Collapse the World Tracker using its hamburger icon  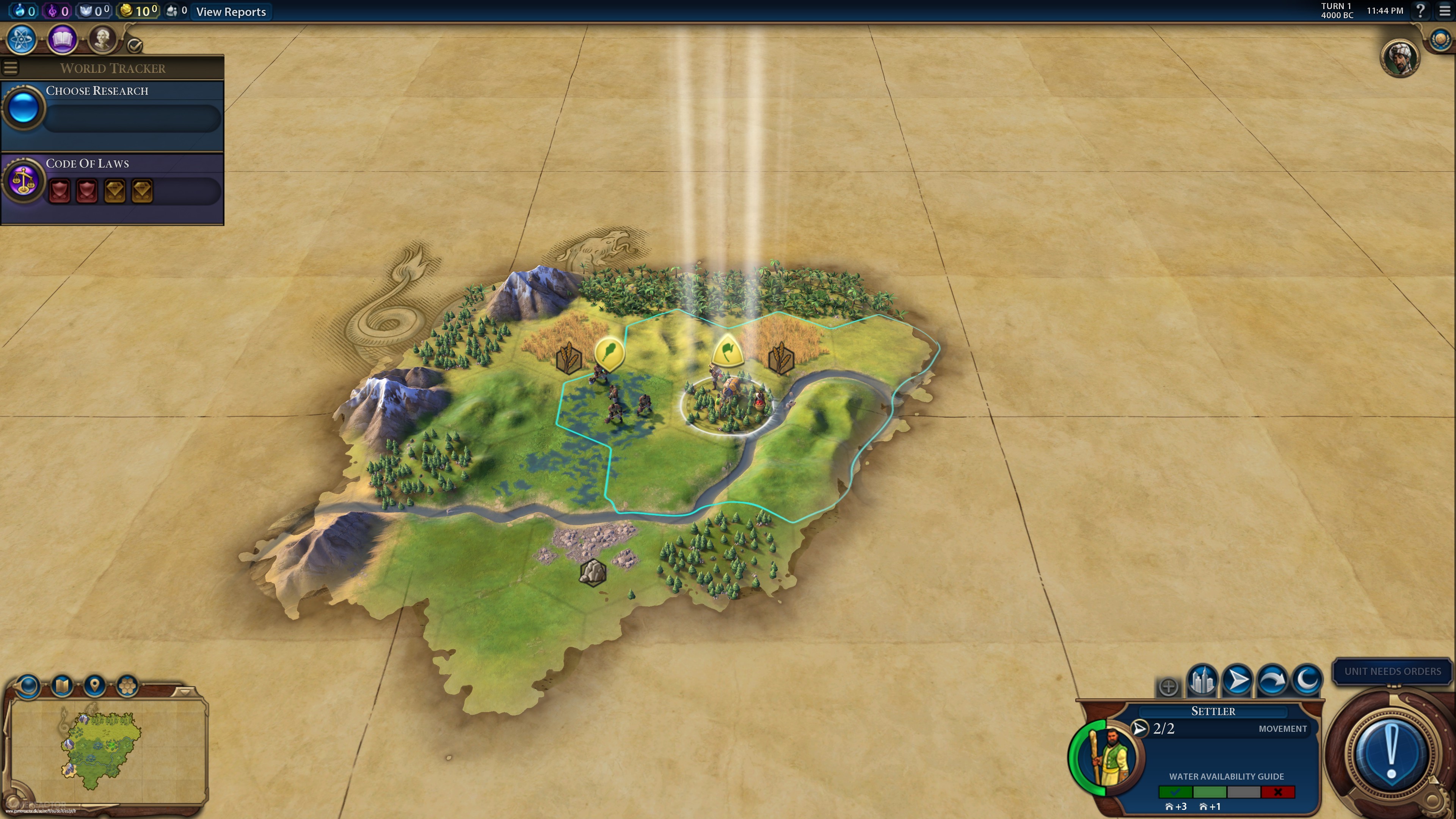coord(10,67)
